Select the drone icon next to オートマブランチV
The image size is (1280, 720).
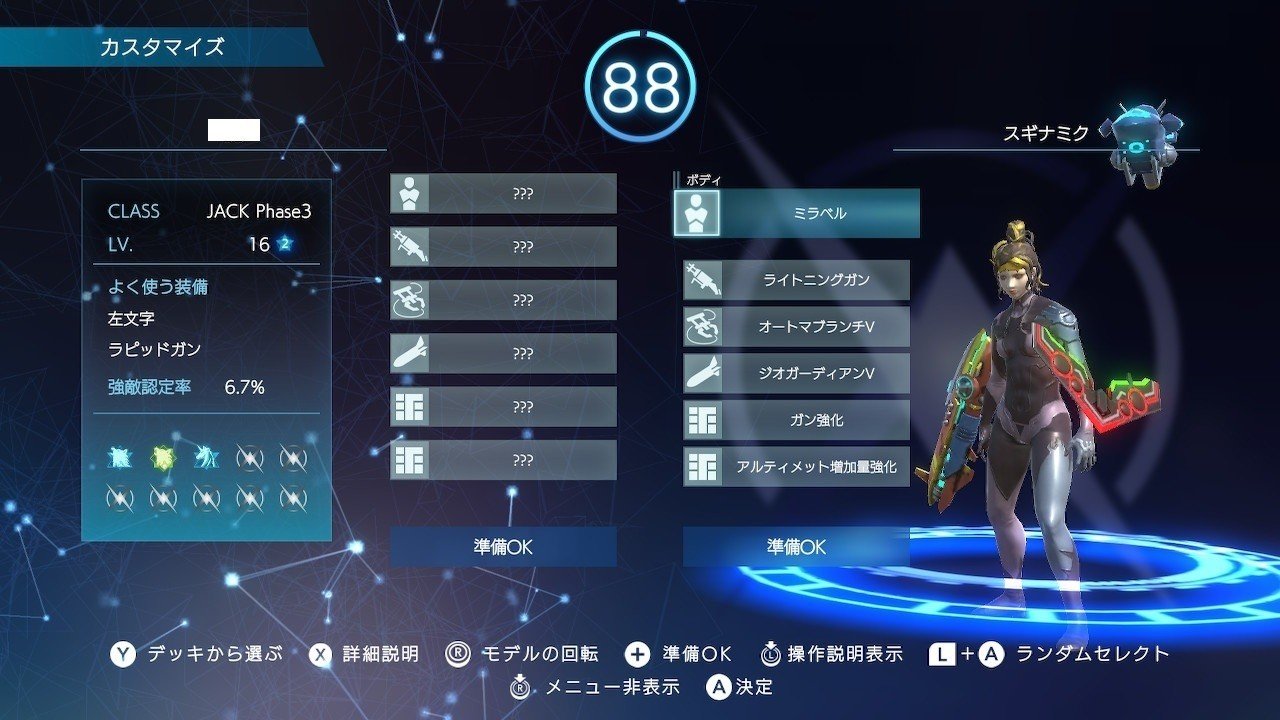coord(703,327)
